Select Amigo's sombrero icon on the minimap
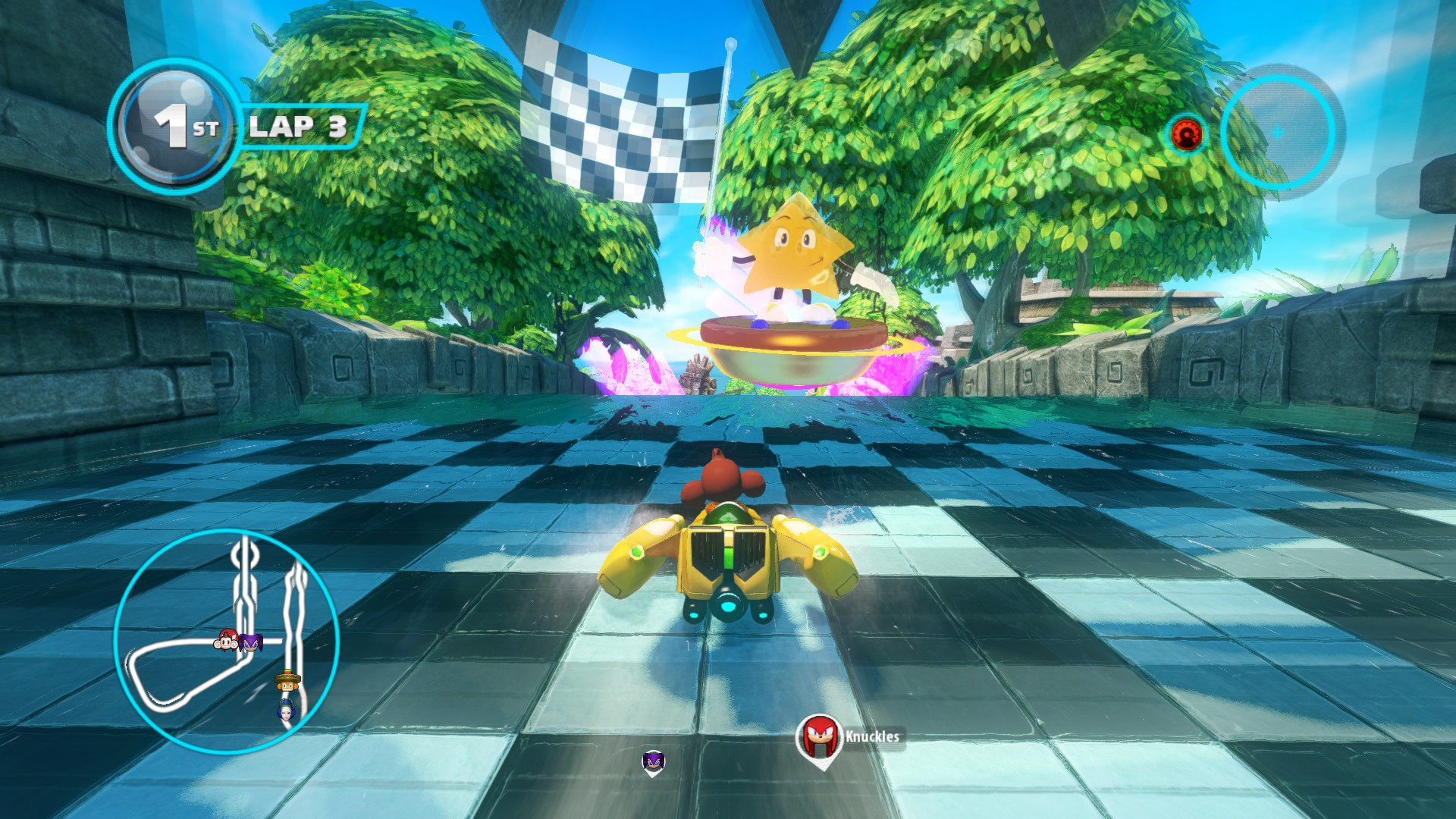 288,680
